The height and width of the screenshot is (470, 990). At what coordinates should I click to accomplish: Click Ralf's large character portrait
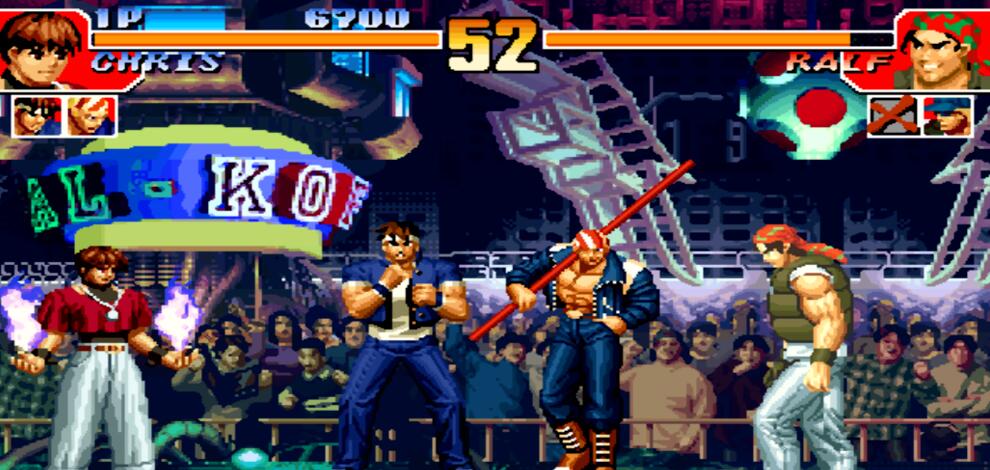(x=945, y=47)
